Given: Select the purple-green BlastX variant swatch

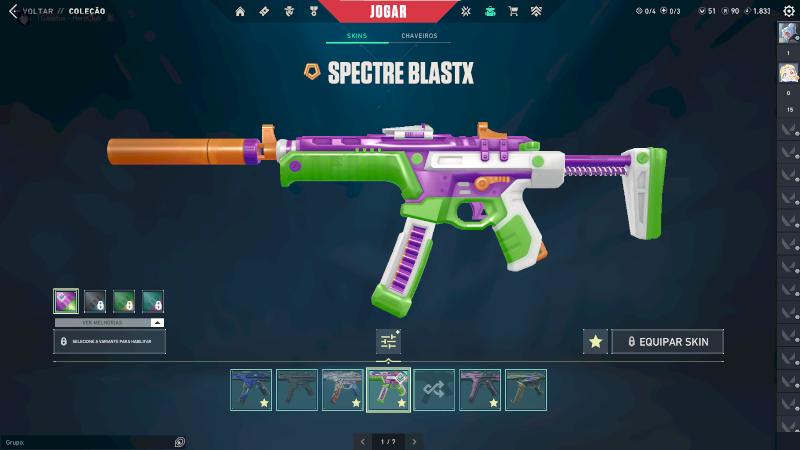Looking at the screenshot, I should click(x=66, y=300).
